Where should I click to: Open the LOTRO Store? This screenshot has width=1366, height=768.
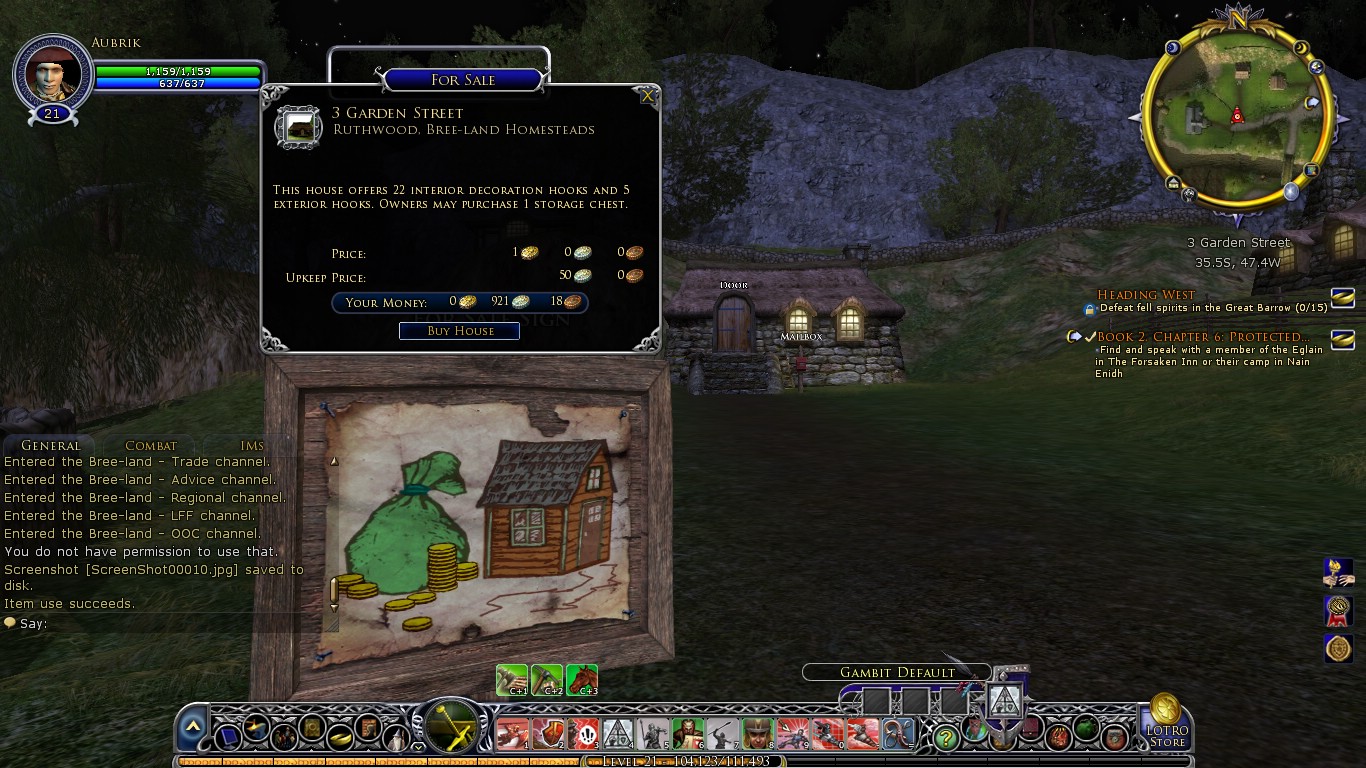(1166, 722)
